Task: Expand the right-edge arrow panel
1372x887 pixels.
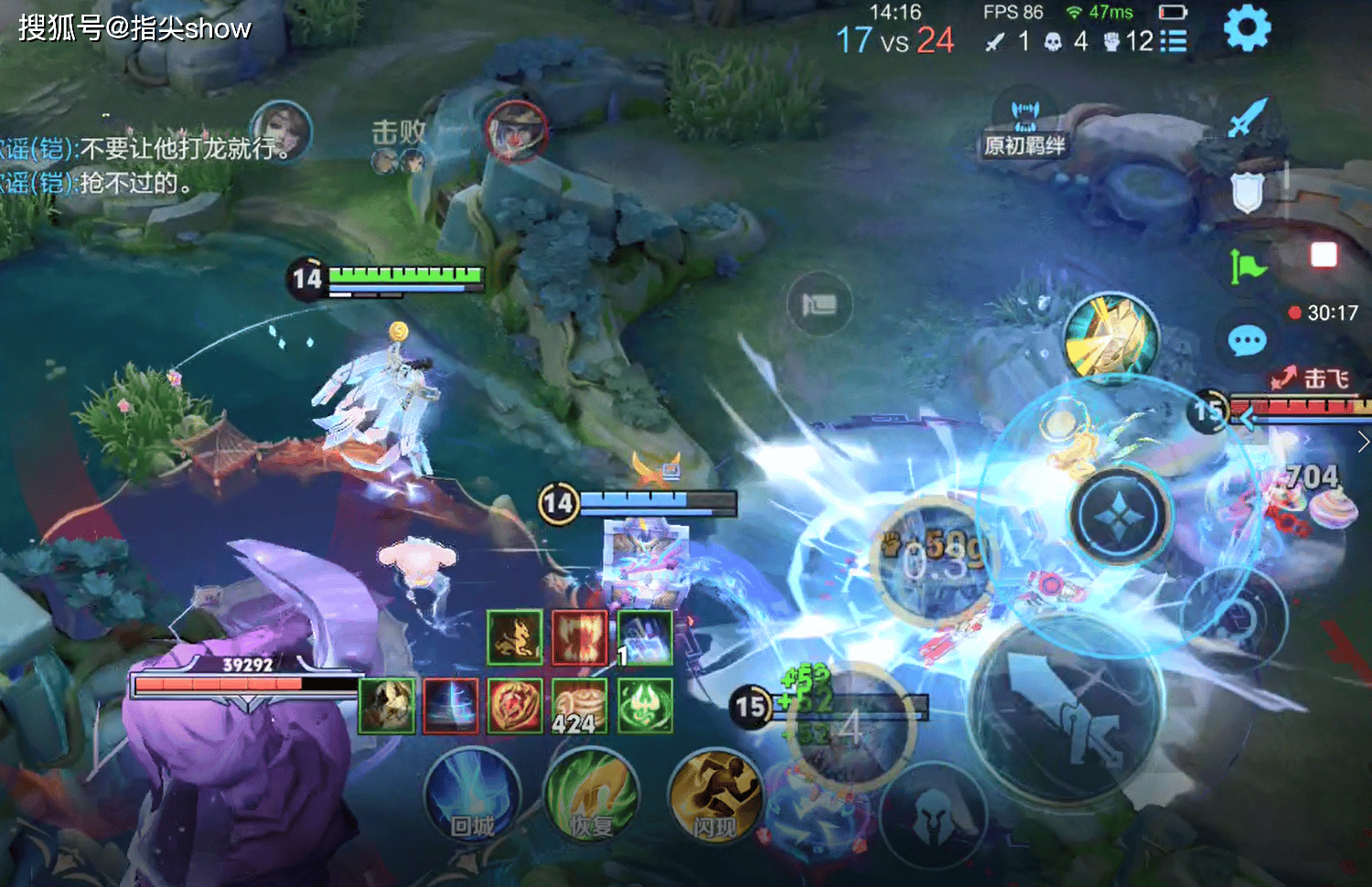Action: pos(1363,443)
